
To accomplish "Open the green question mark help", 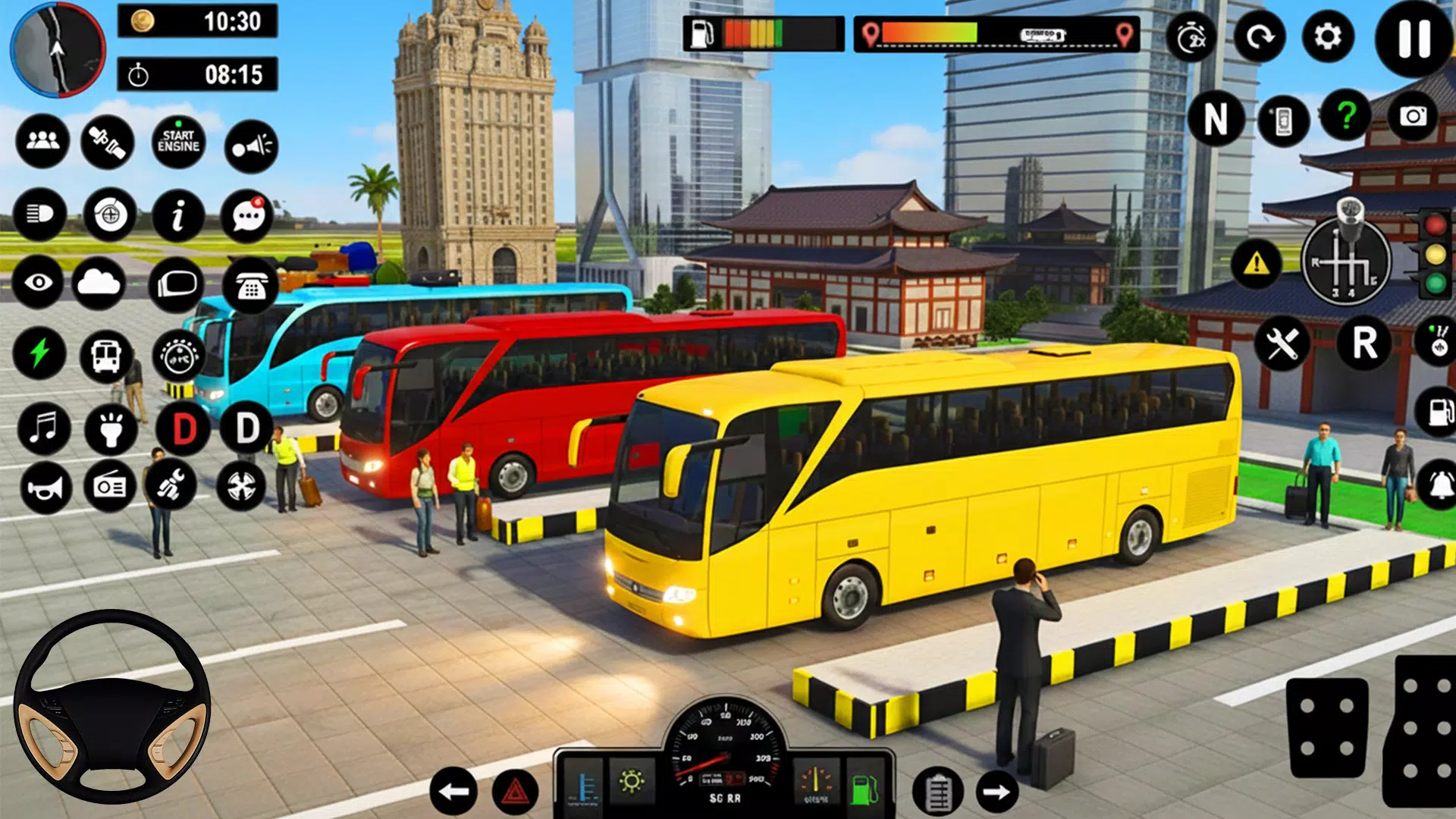I will coord(1346,116).
